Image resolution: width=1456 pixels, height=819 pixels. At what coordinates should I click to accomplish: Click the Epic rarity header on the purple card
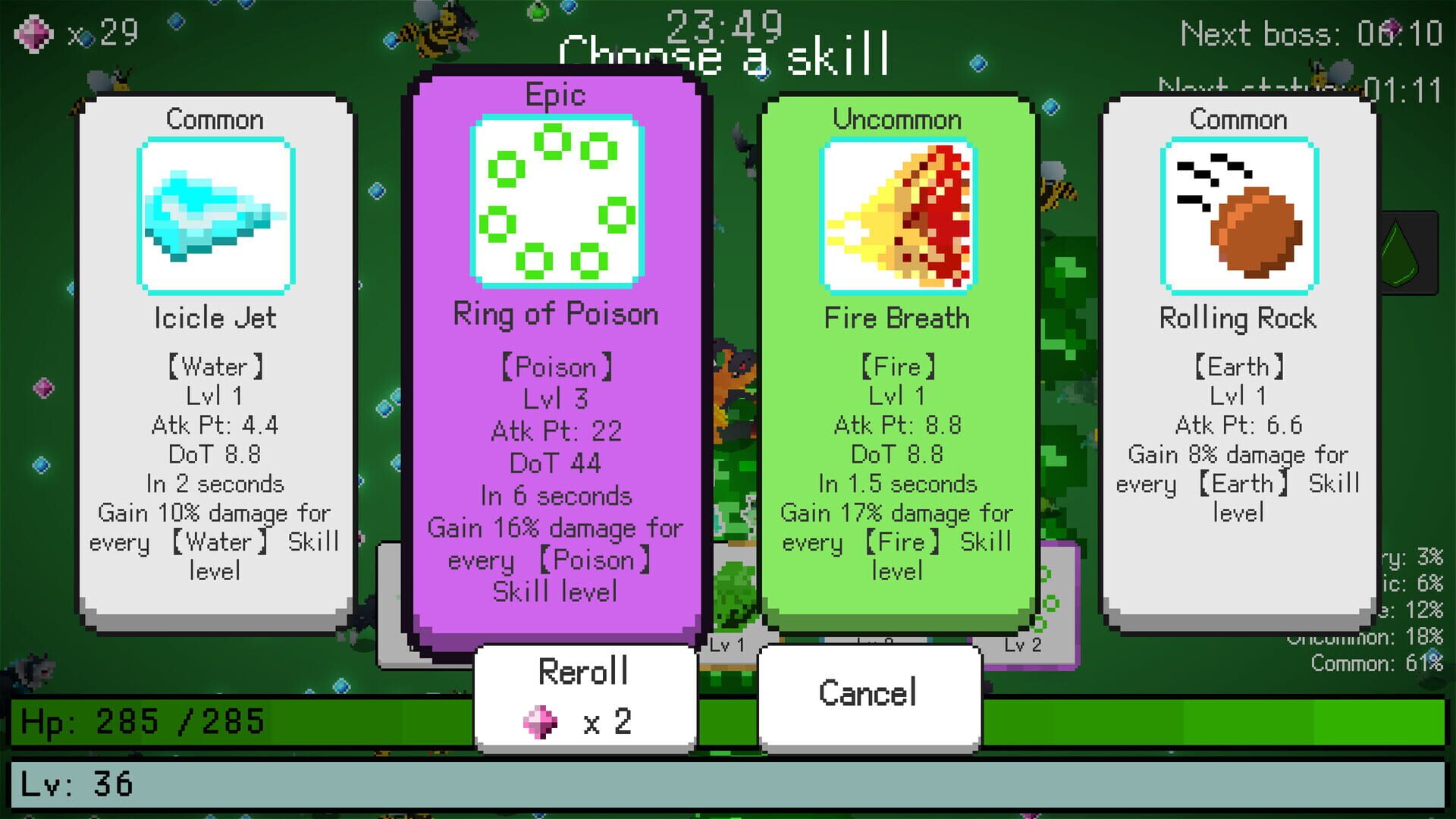click(x=556, y=95)
